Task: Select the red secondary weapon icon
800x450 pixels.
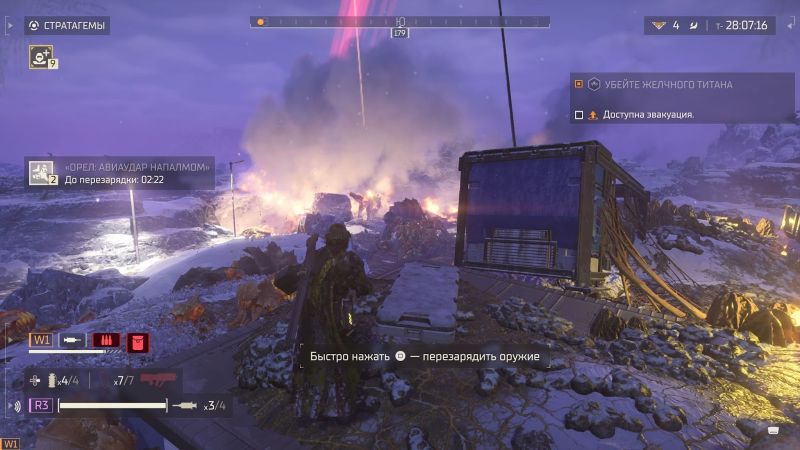Action: (158, 379)
